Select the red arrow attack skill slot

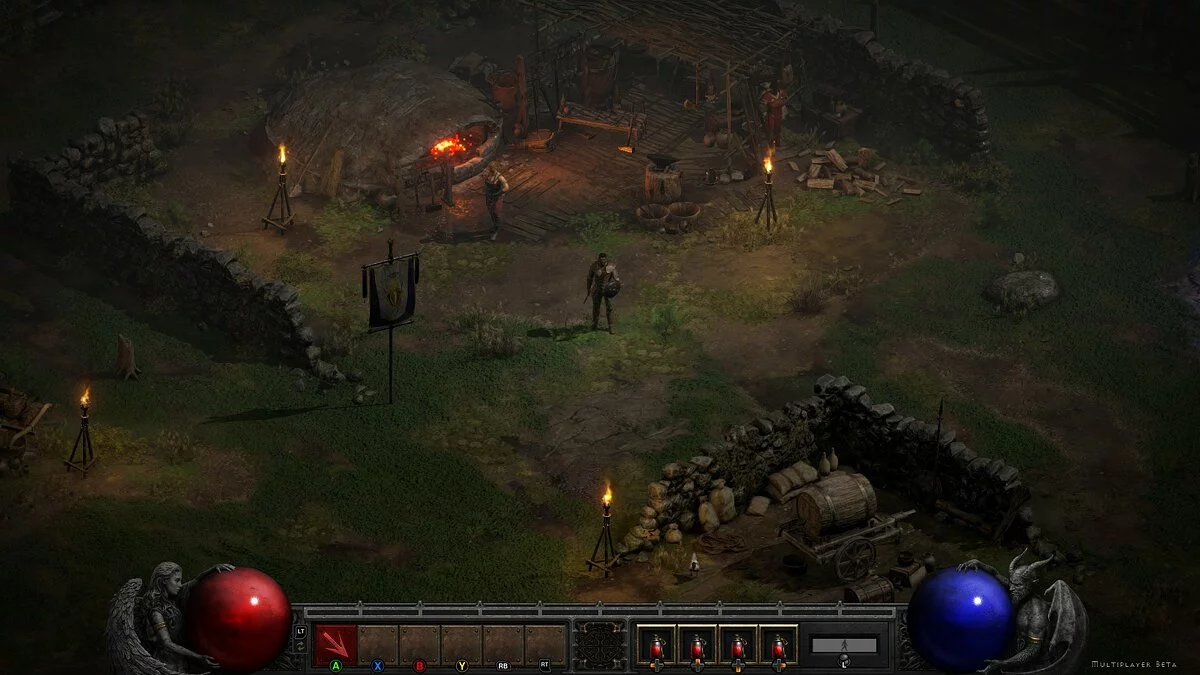335,643
